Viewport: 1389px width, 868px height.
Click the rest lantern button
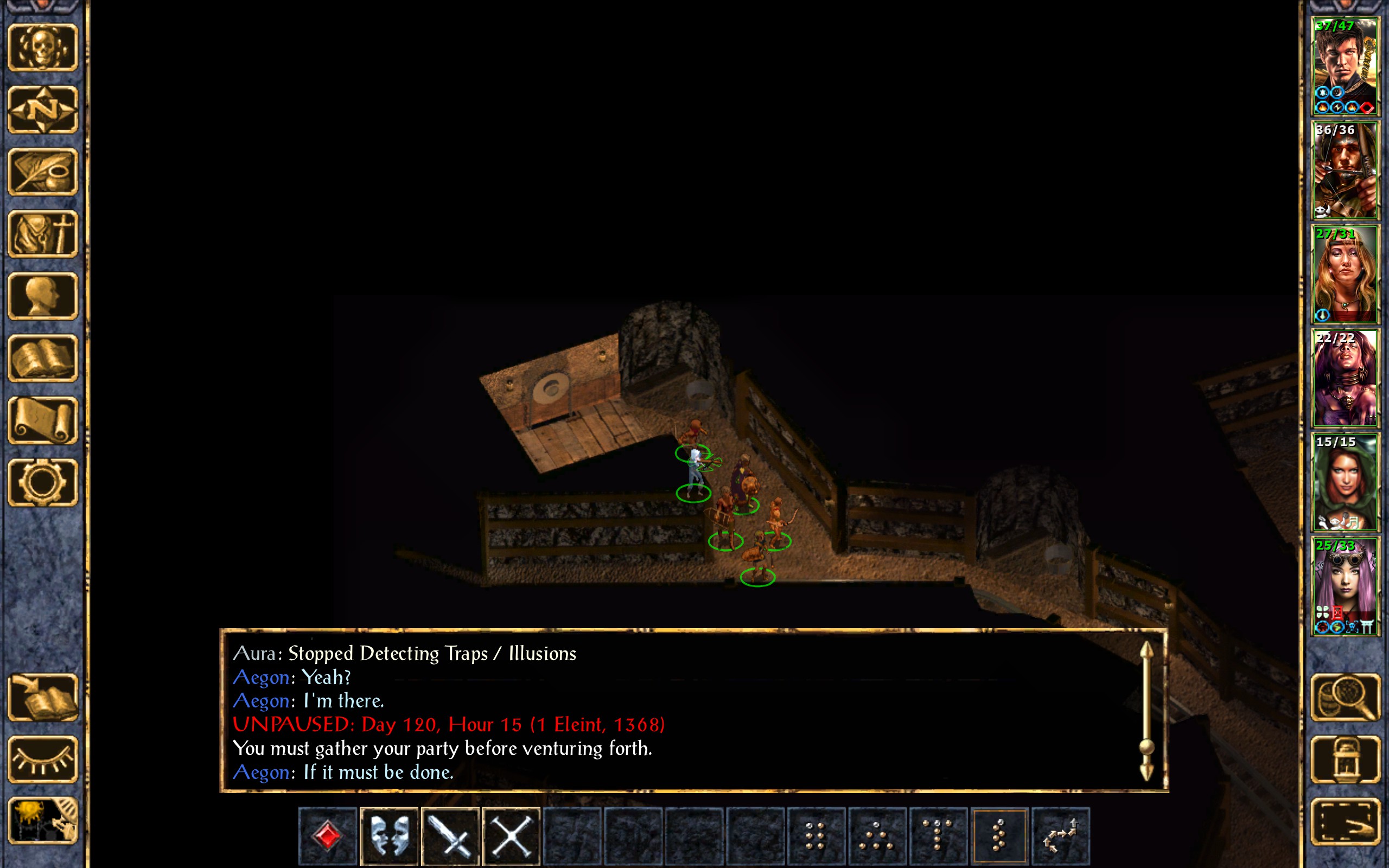click(1345, 759)
